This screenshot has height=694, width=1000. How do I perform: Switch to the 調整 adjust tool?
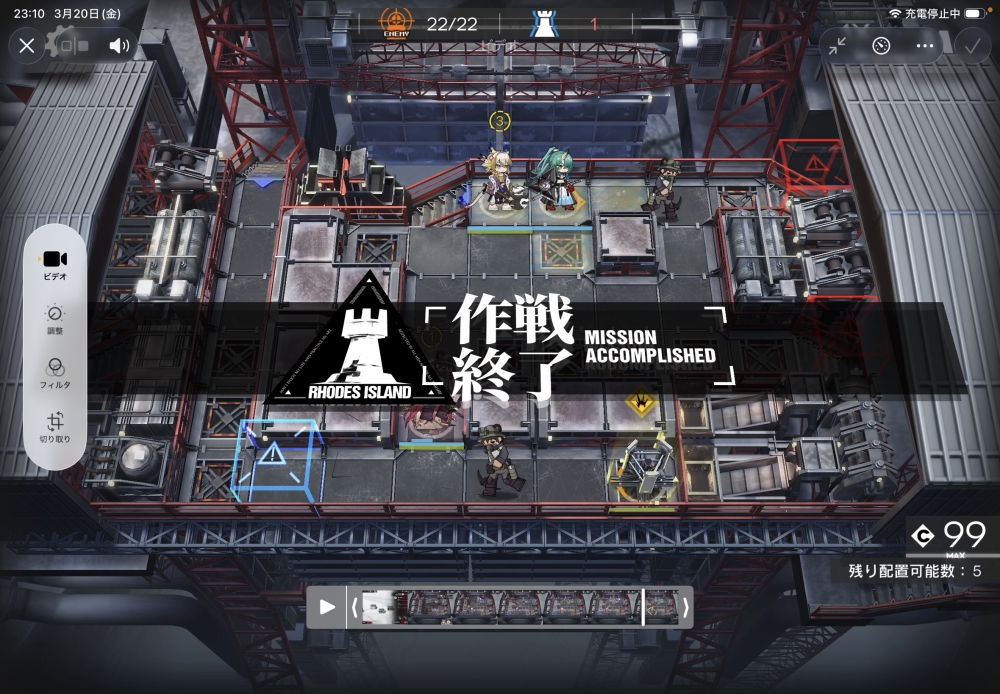[x=55, y=319]
